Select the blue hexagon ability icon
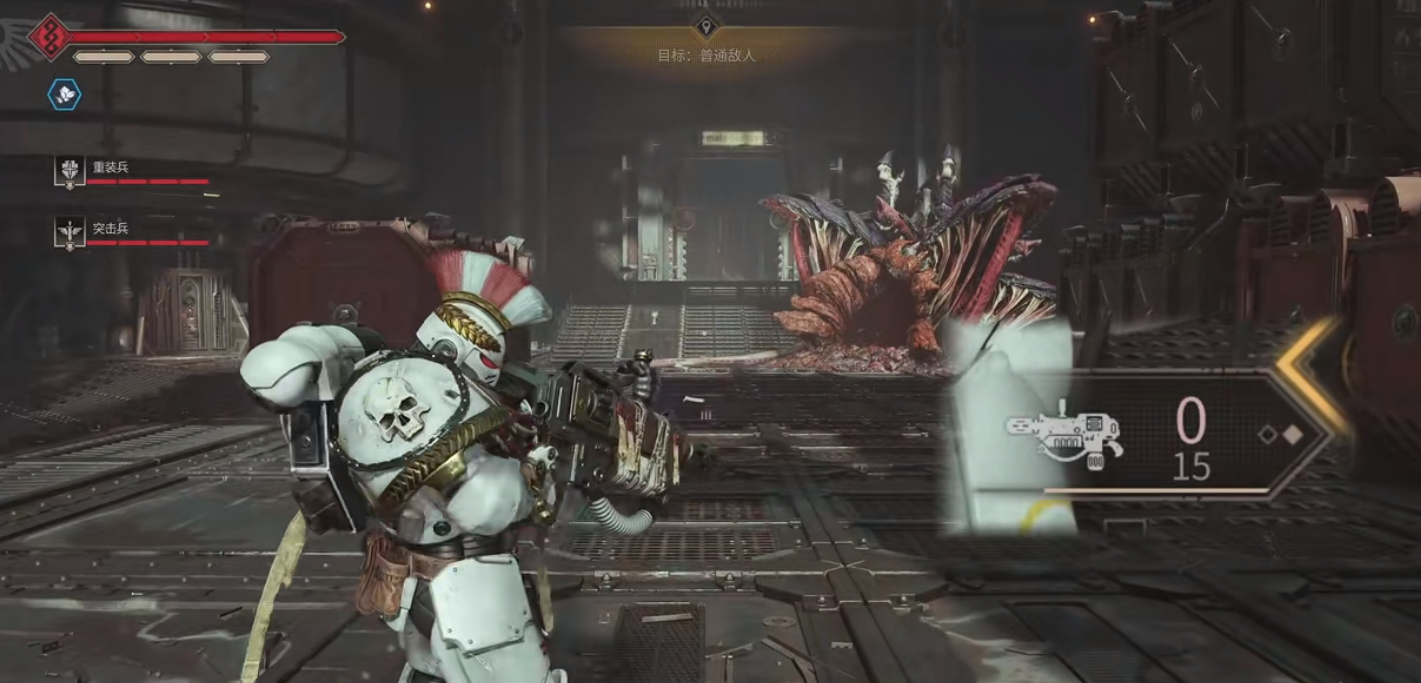1421x683 pixels. [x=65, y=95]
